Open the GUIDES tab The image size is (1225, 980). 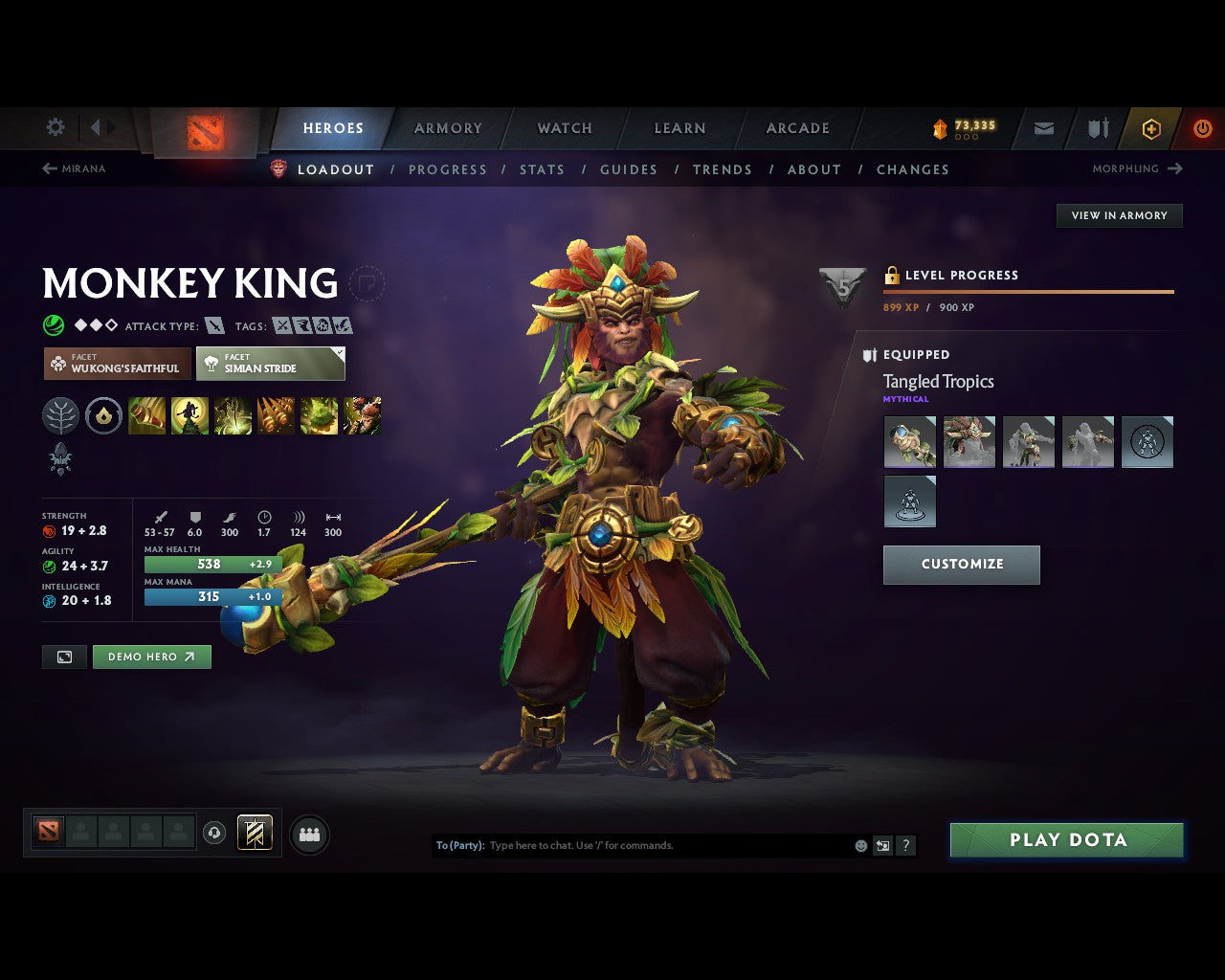628,169
